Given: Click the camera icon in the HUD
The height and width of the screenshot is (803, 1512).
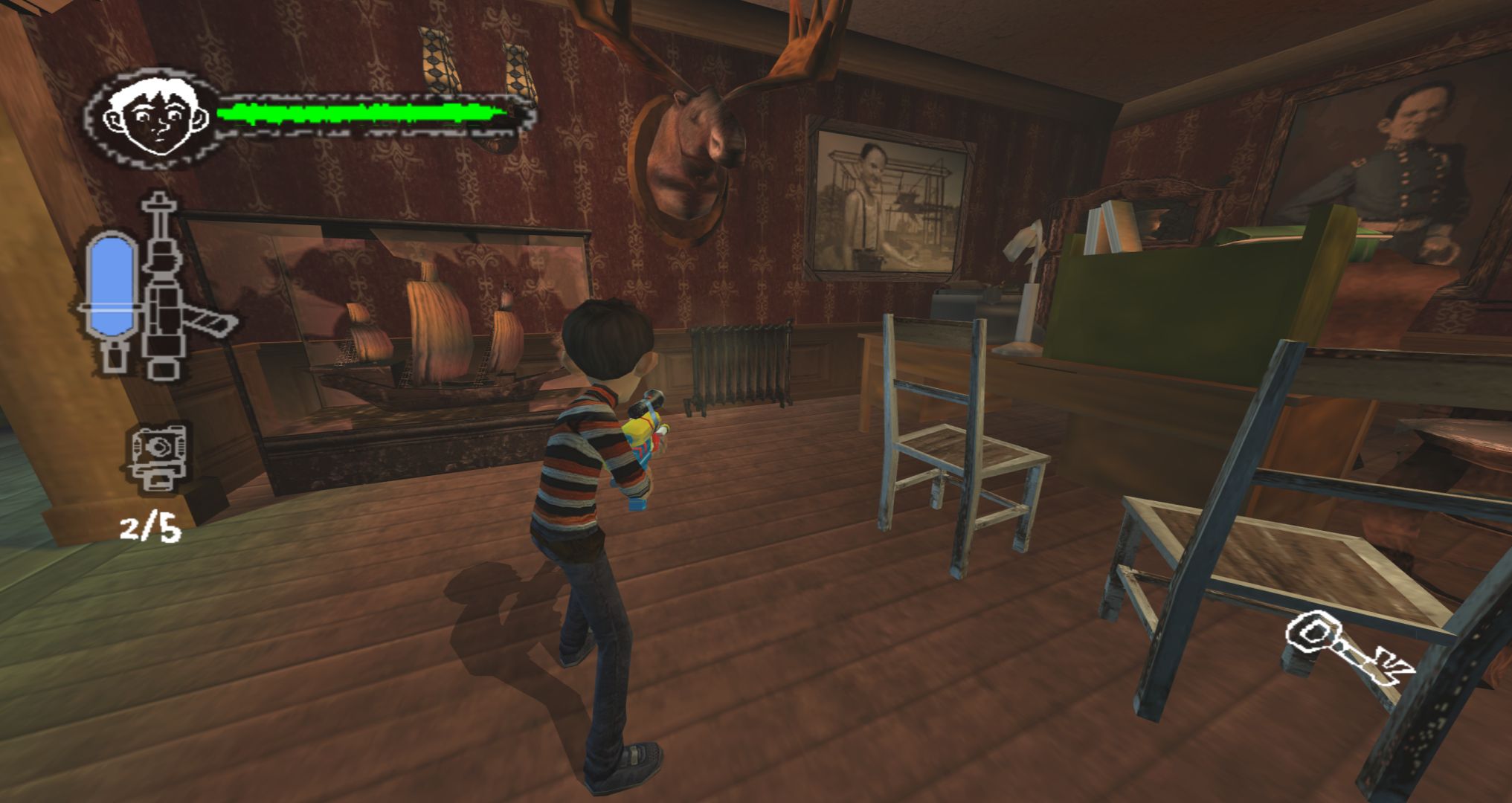Looking at the screenshot, I should pyautogui.click(x=157, y=457).
